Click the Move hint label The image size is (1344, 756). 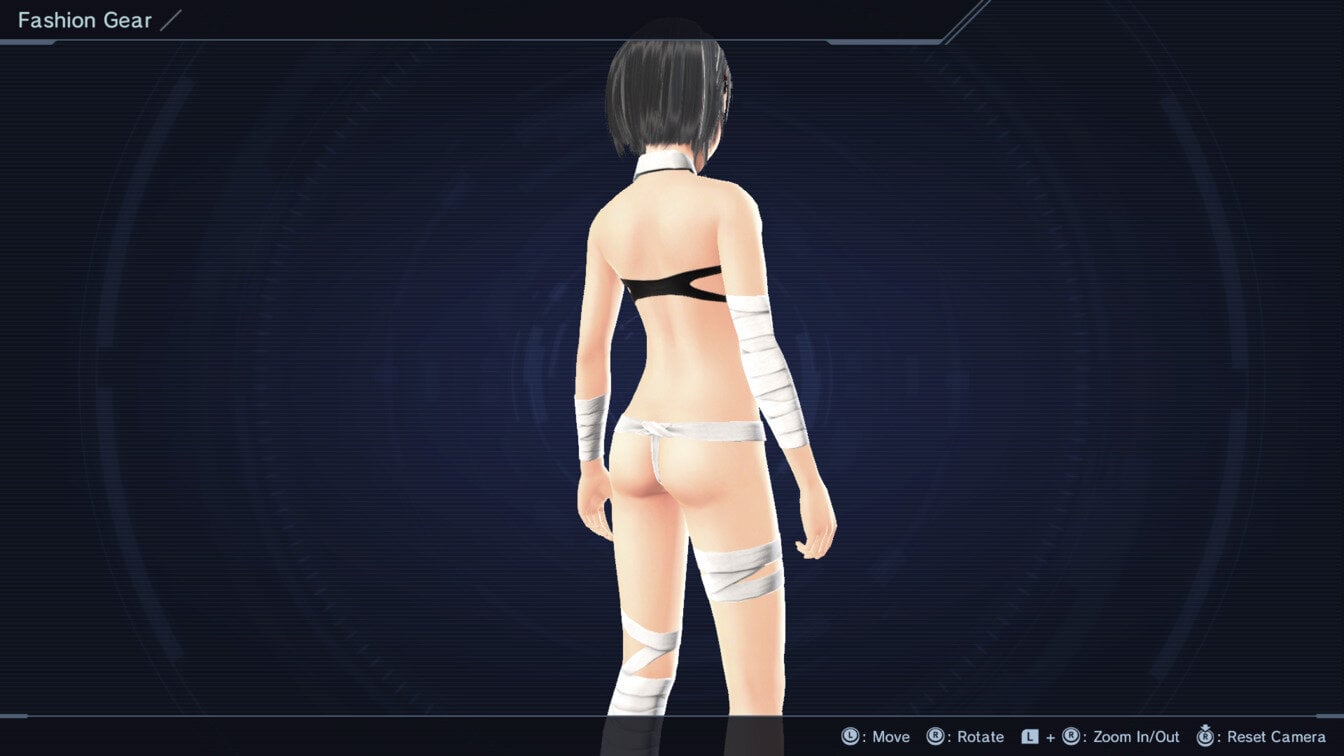click(888, 736)
